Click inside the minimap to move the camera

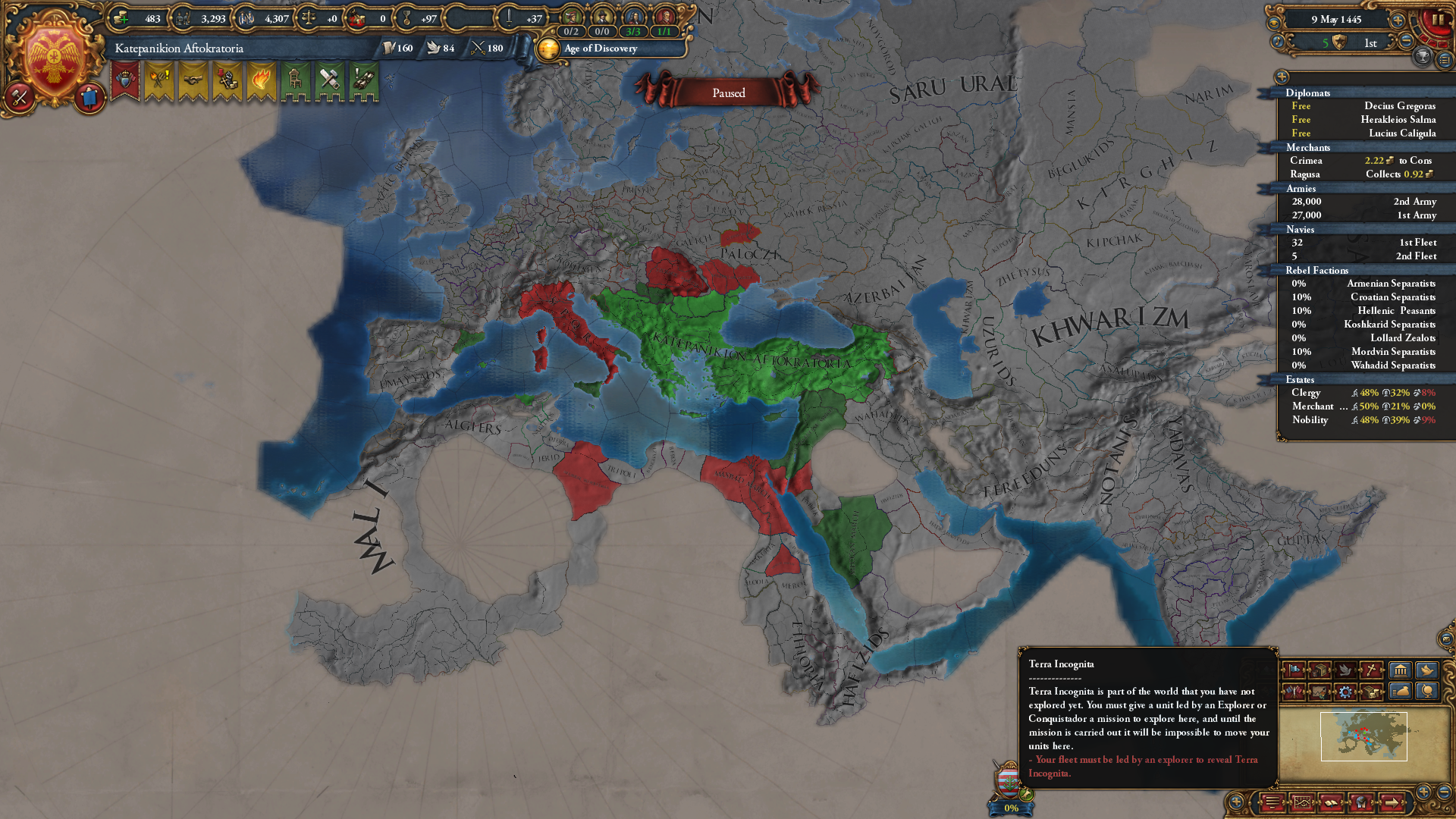(1365, 737)
